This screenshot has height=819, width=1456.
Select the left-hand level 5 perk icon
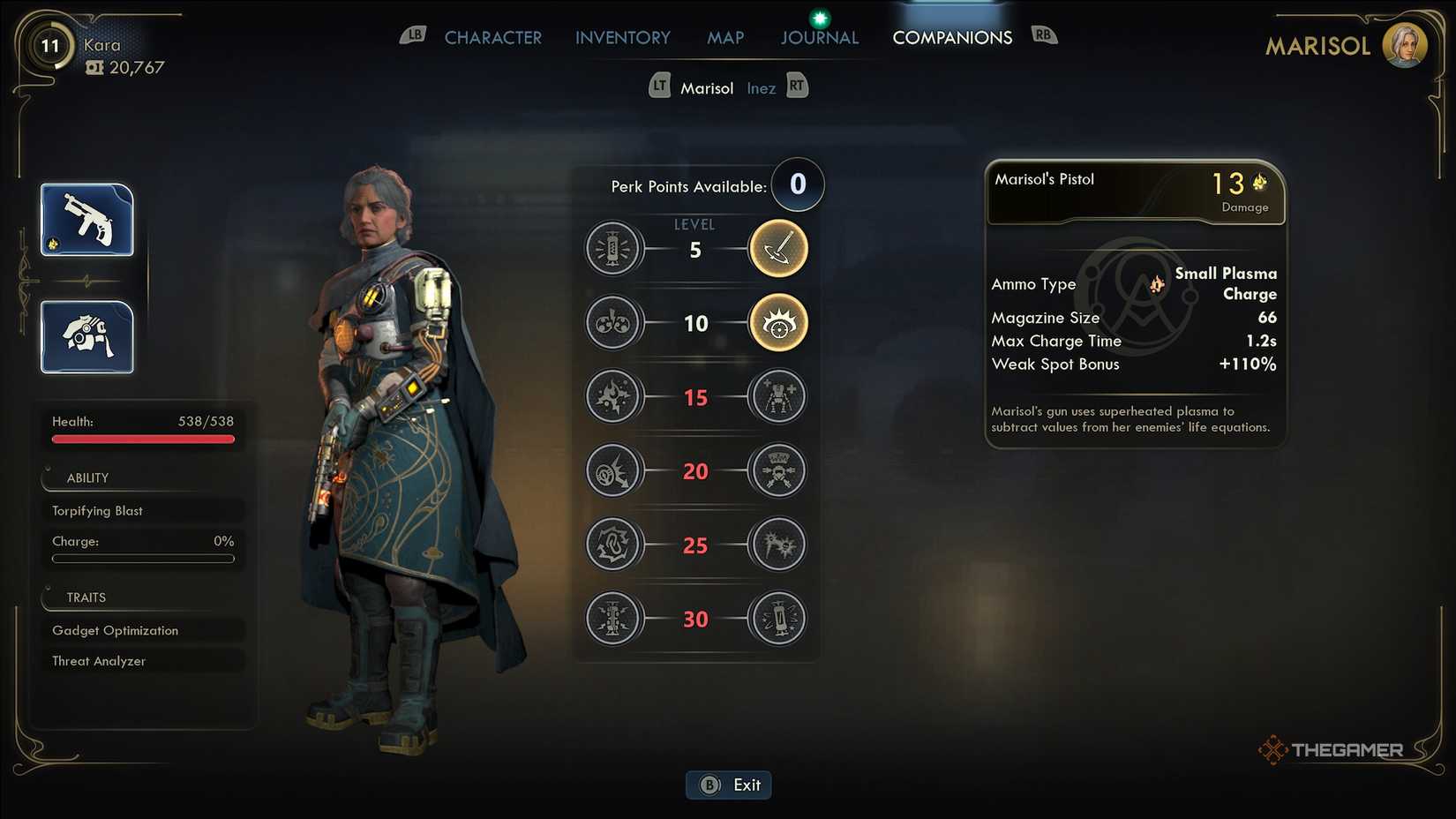pyautogui.click(x=612, y=249)
